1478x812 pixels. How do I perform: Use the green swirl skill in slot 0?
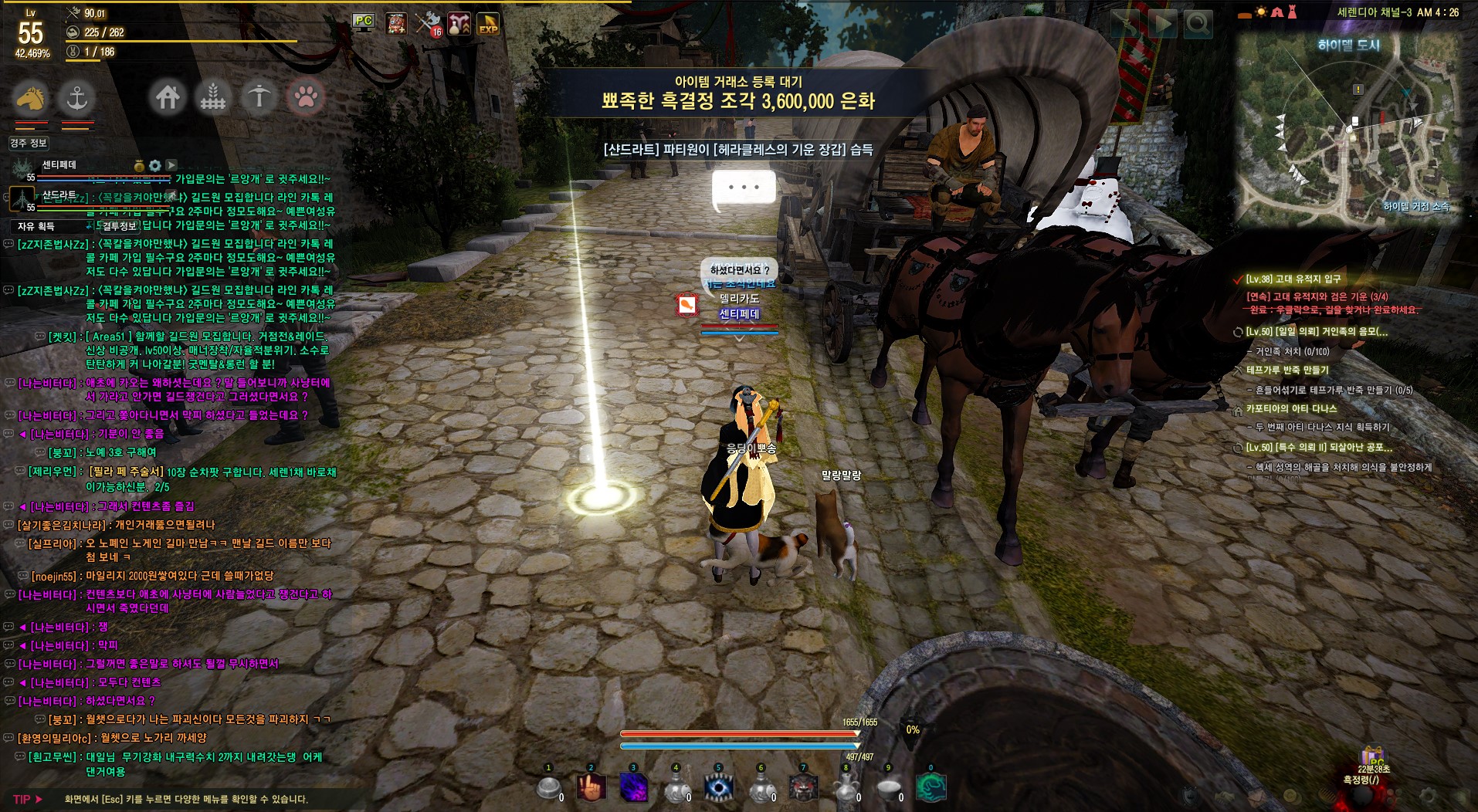(931, 787)
